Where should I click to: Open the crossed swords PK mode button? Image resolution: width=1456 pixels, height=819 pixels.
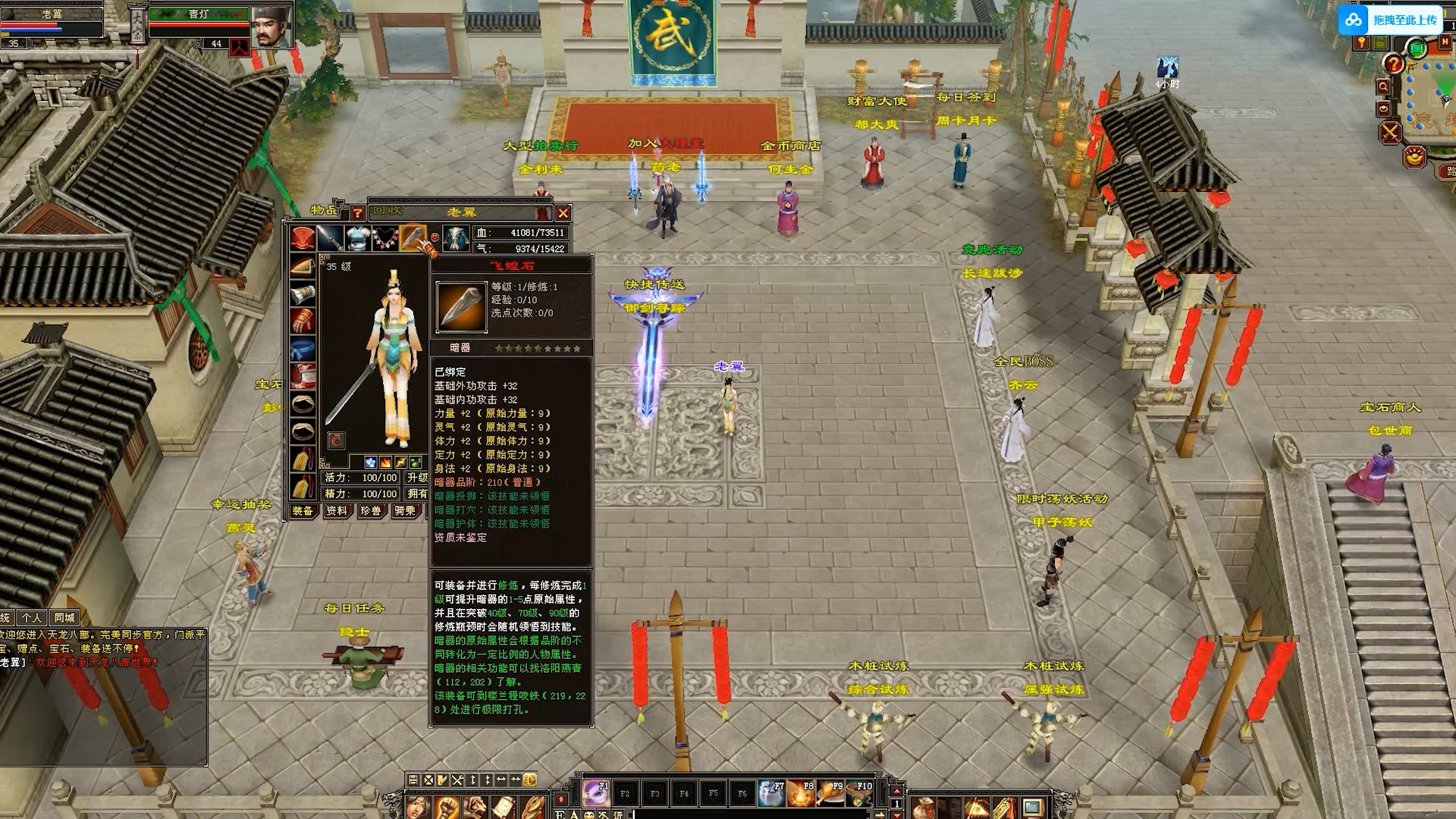(1390, 133)
